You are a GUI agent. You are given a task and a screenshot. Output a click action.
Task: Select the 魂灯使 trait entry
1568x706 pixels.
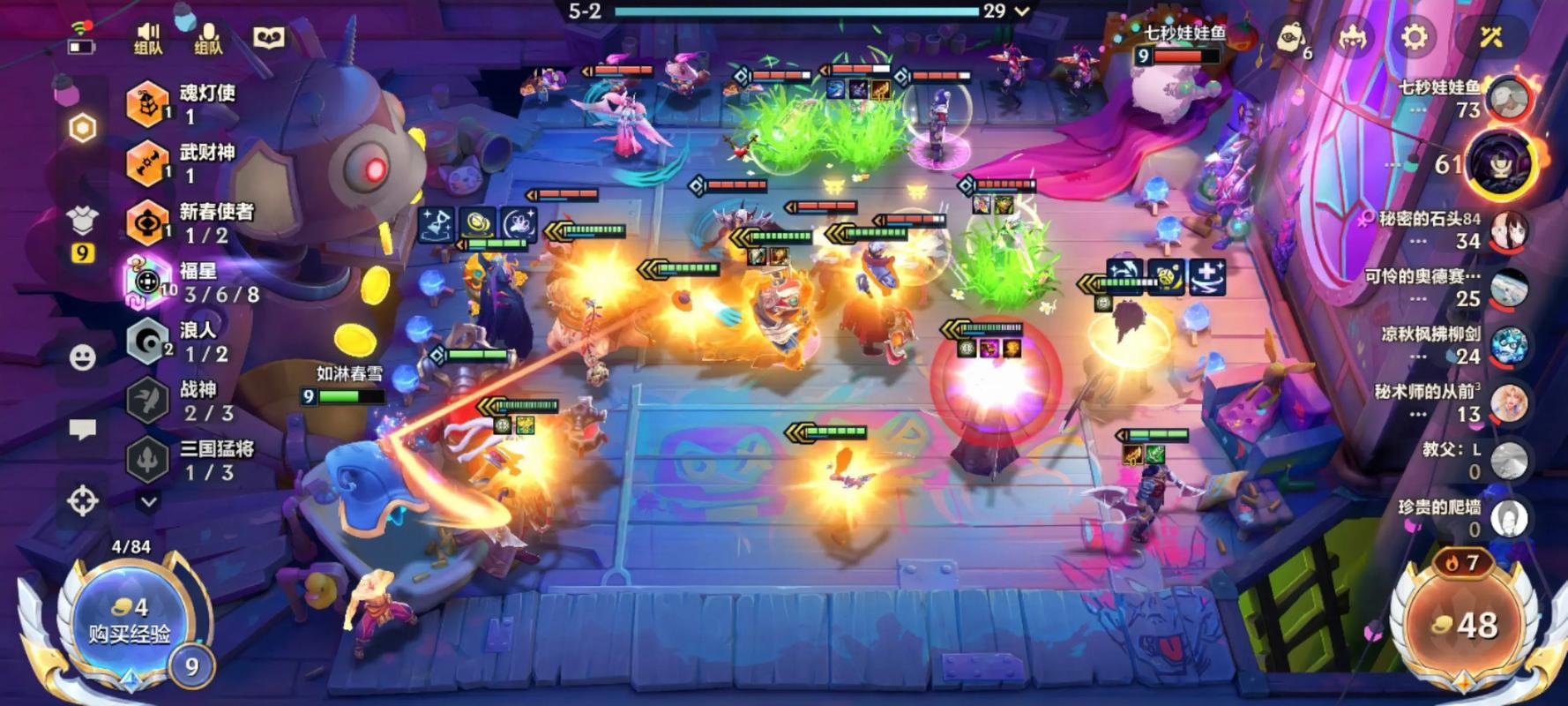tap(185, 104)
